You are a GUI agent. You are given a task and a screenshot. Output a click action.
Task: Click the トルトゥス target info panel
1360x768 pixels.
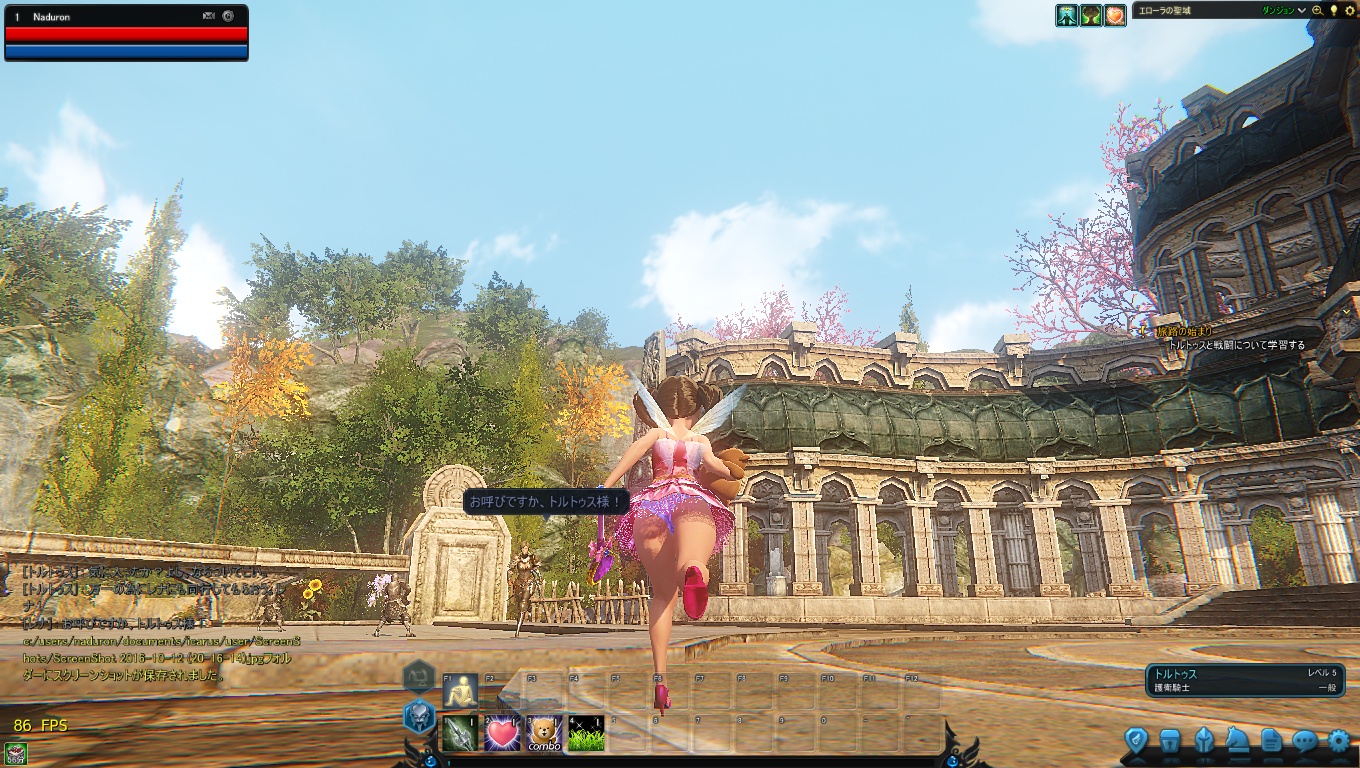click(x=1244, y=681)
